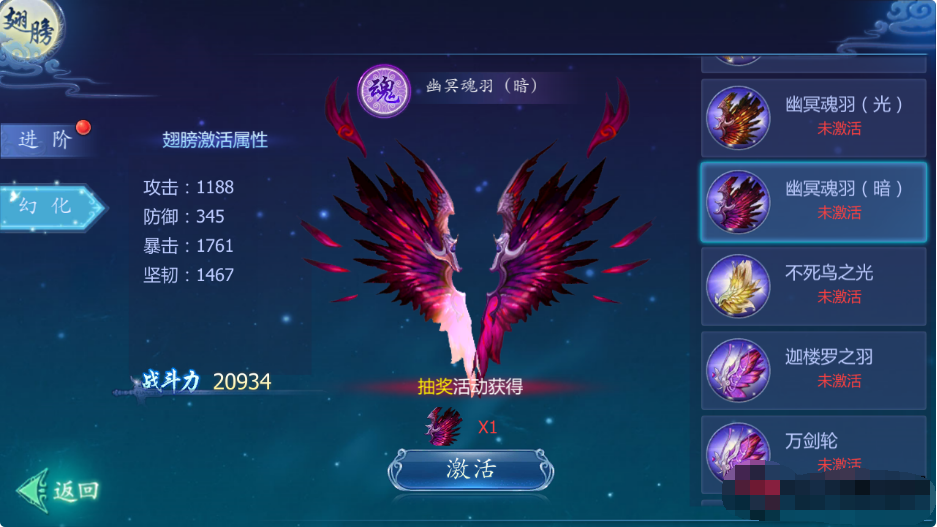The image size is (937, 527).
Task: Choose the 迦楼罗之羽 wings entry
Action: 813,369
